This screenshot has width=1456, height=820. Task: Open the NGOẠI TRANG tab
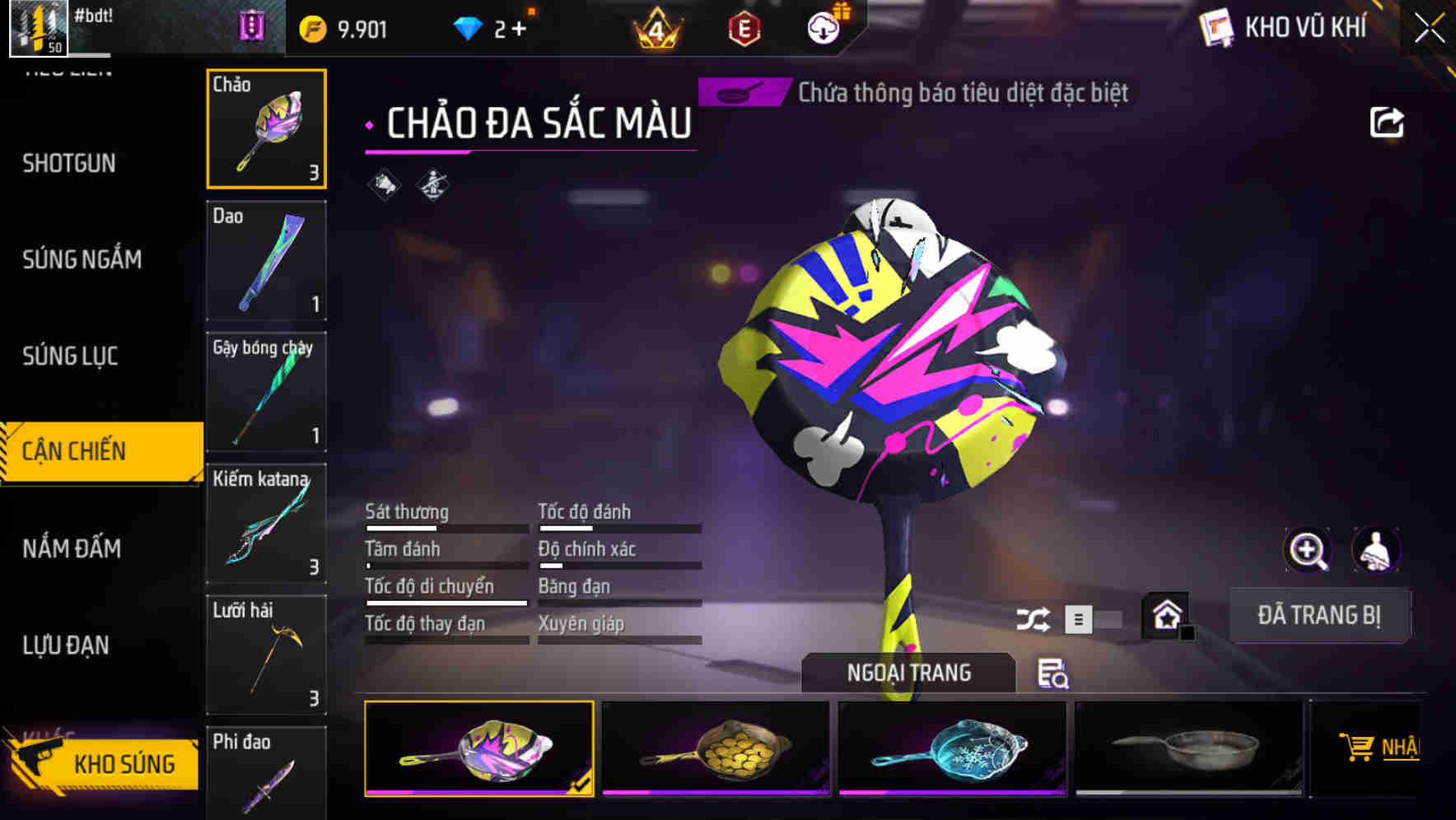click(909, 672)
